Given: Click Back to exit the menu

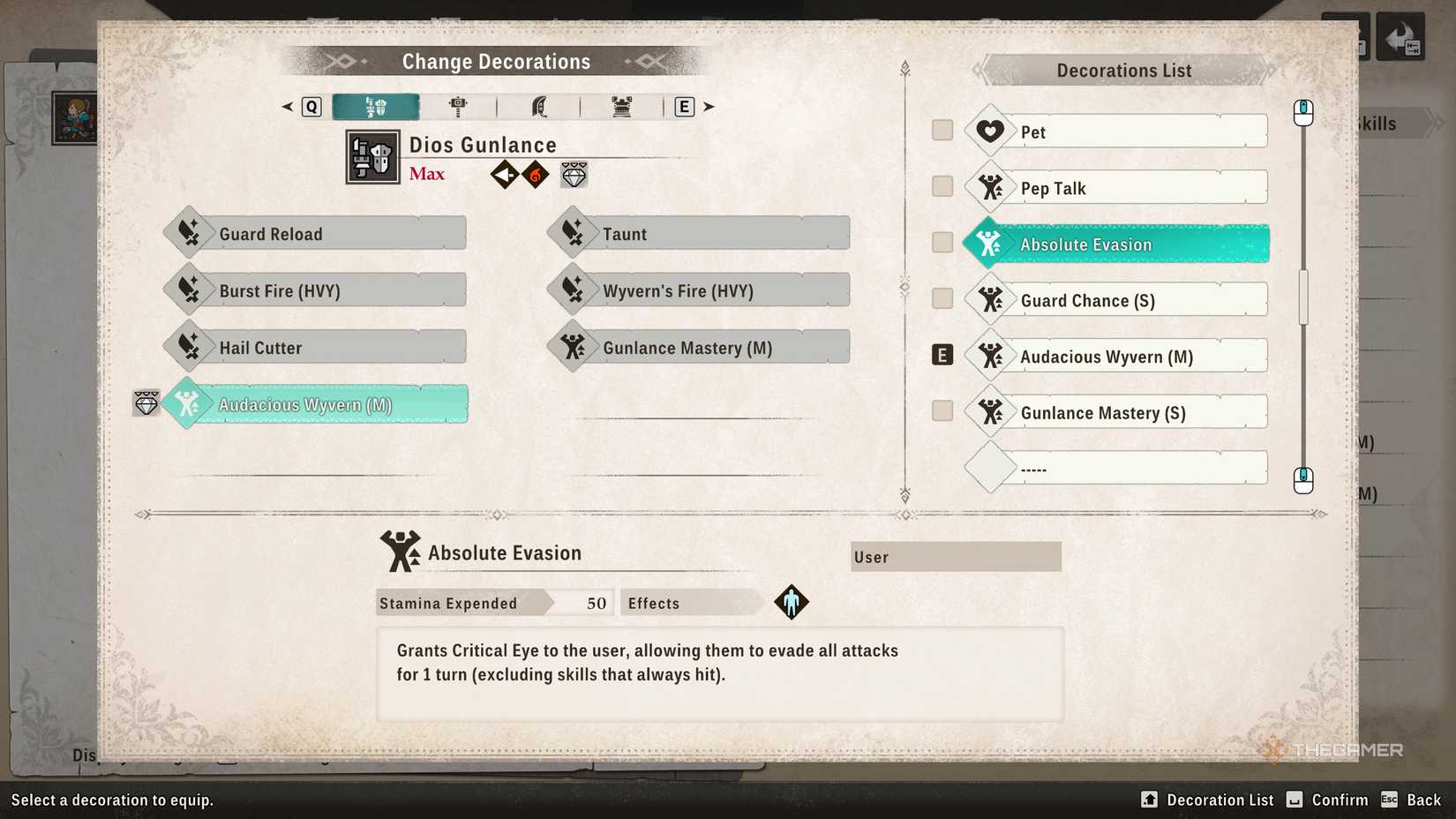Looking at the screenshot, I should 1423,800.
